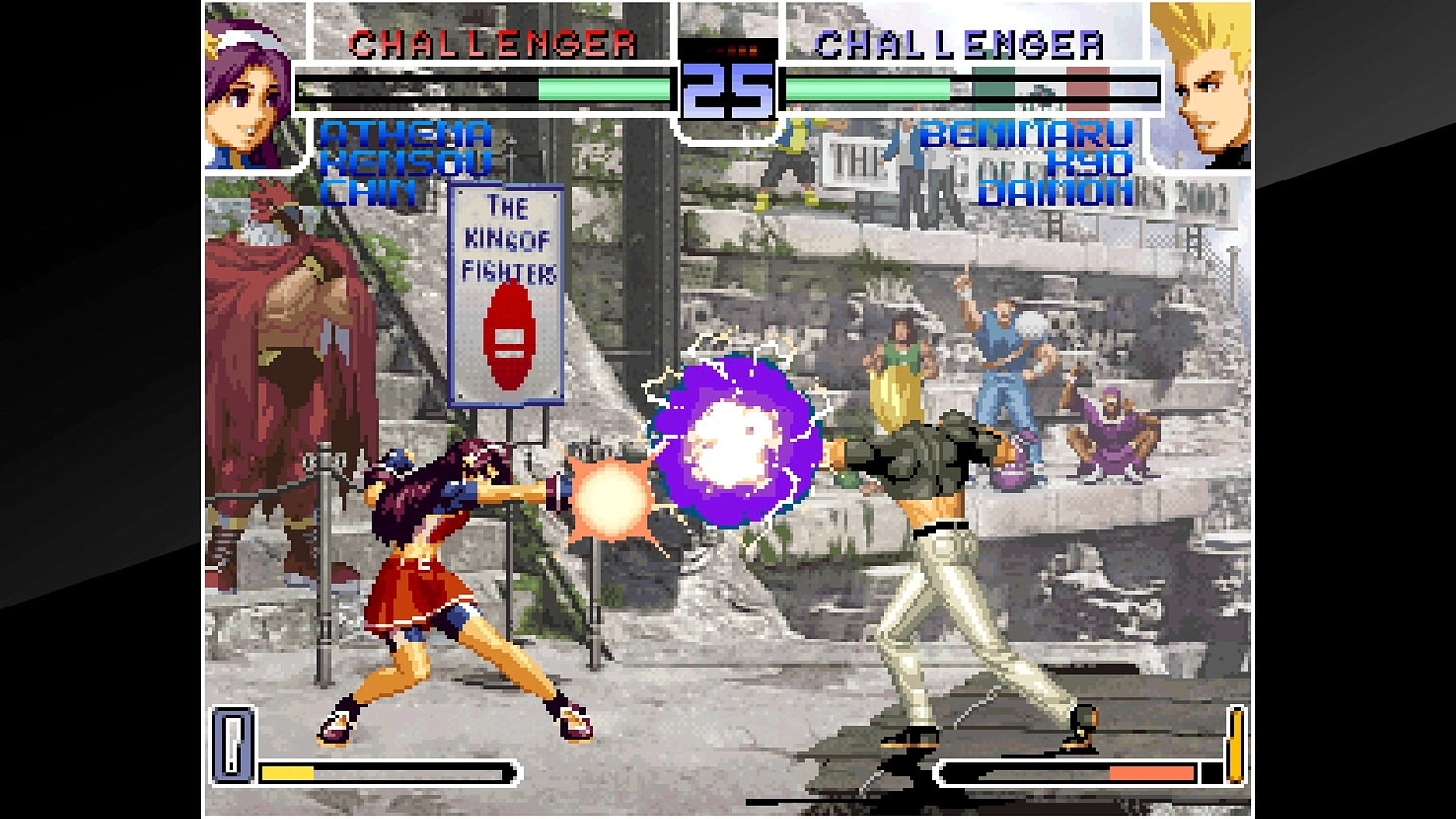Open the left vertical gauge capsule

tap(232, 747)
